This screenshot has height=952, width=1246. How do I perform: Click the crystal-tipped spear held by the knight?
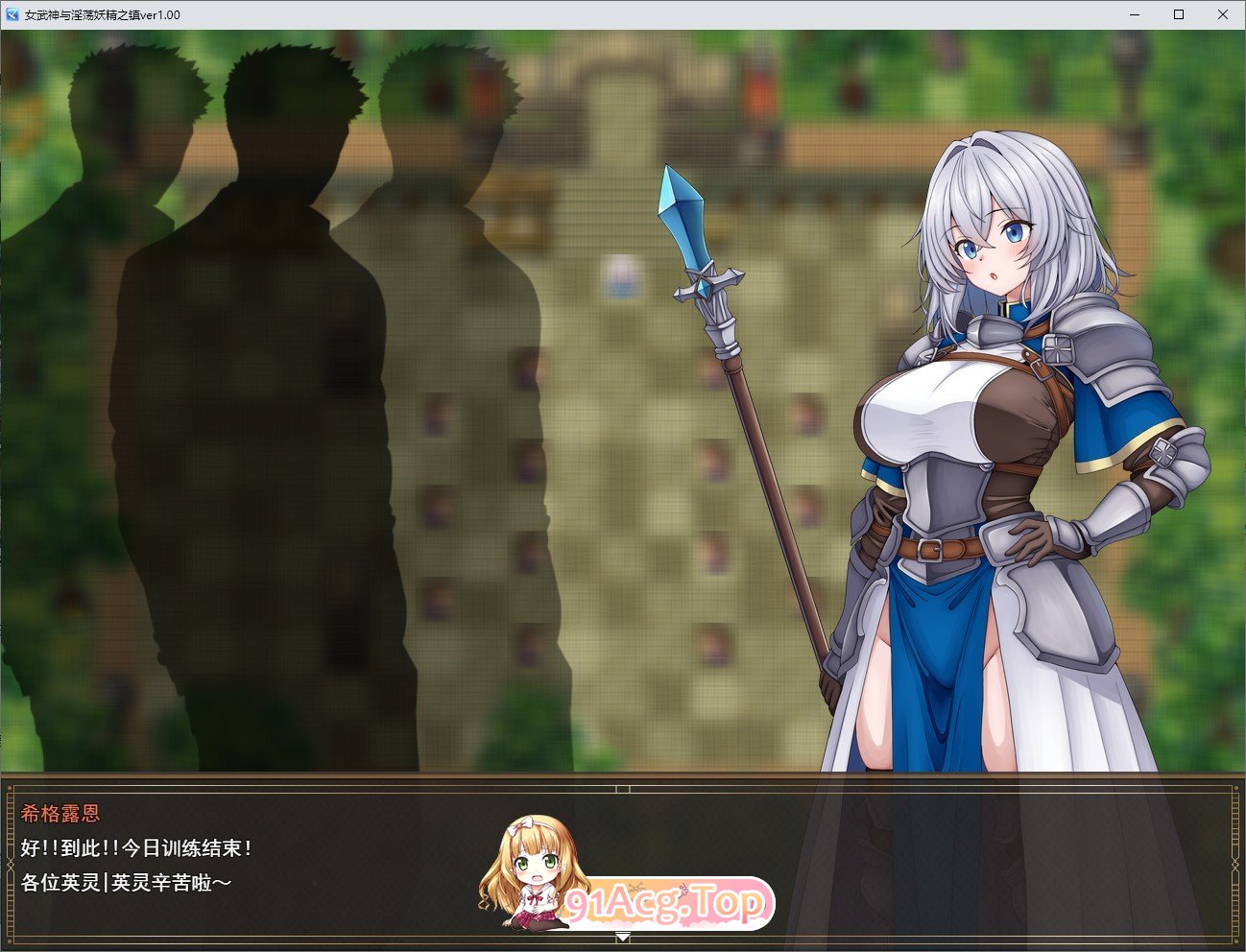click(681, 211)
